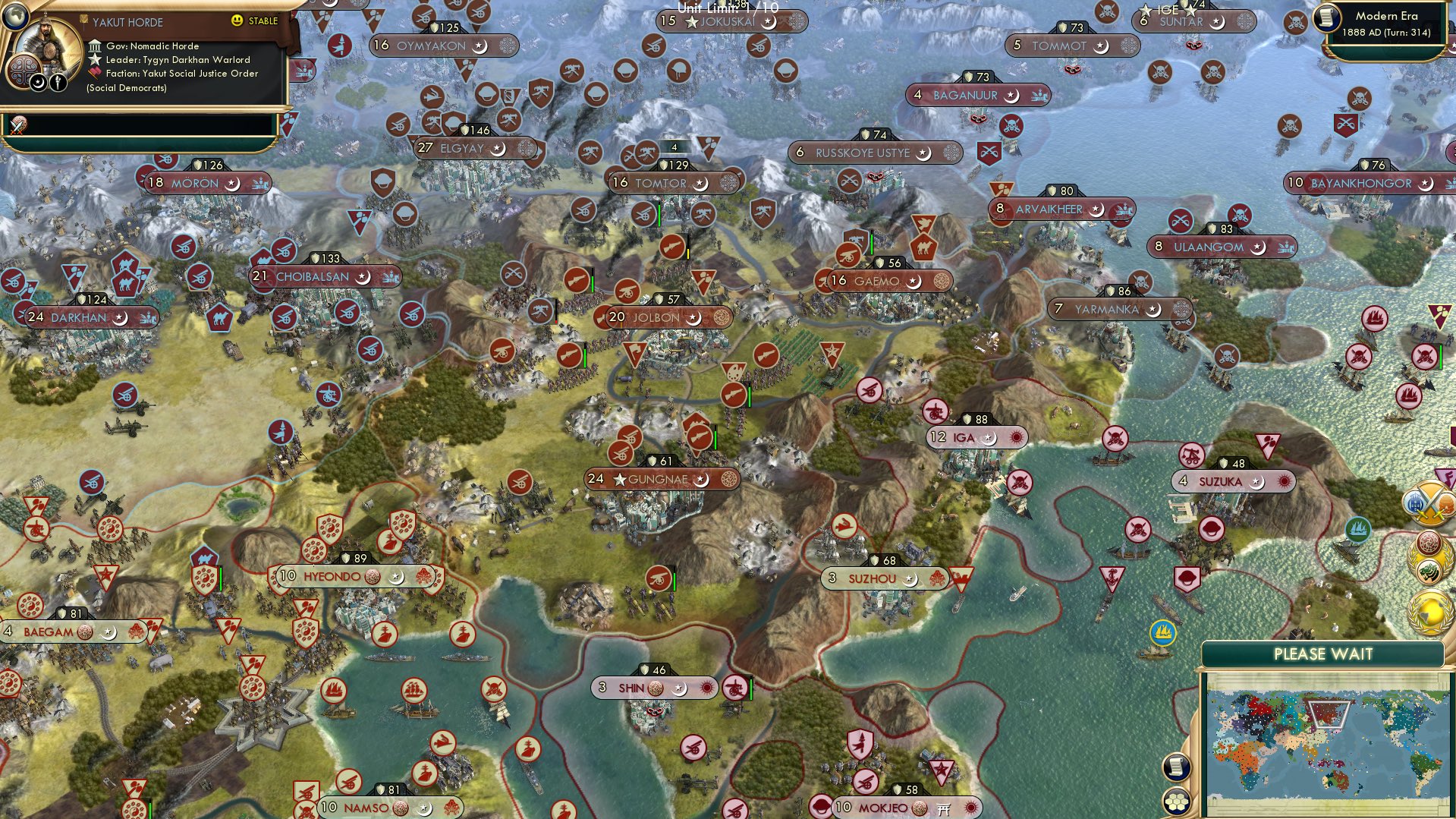Open the notification log scroll icon near minimap
Screen dimensions: 1456x819
point(1176,767)
